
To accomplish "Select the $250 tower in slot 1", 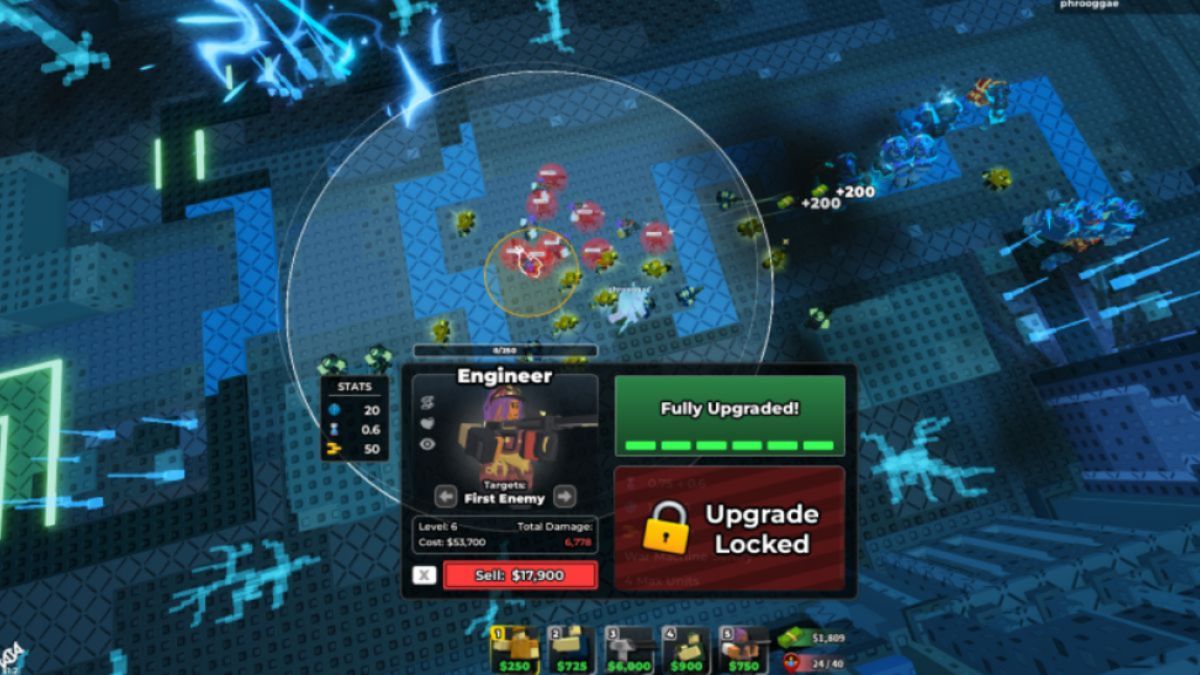I will 515,650.
